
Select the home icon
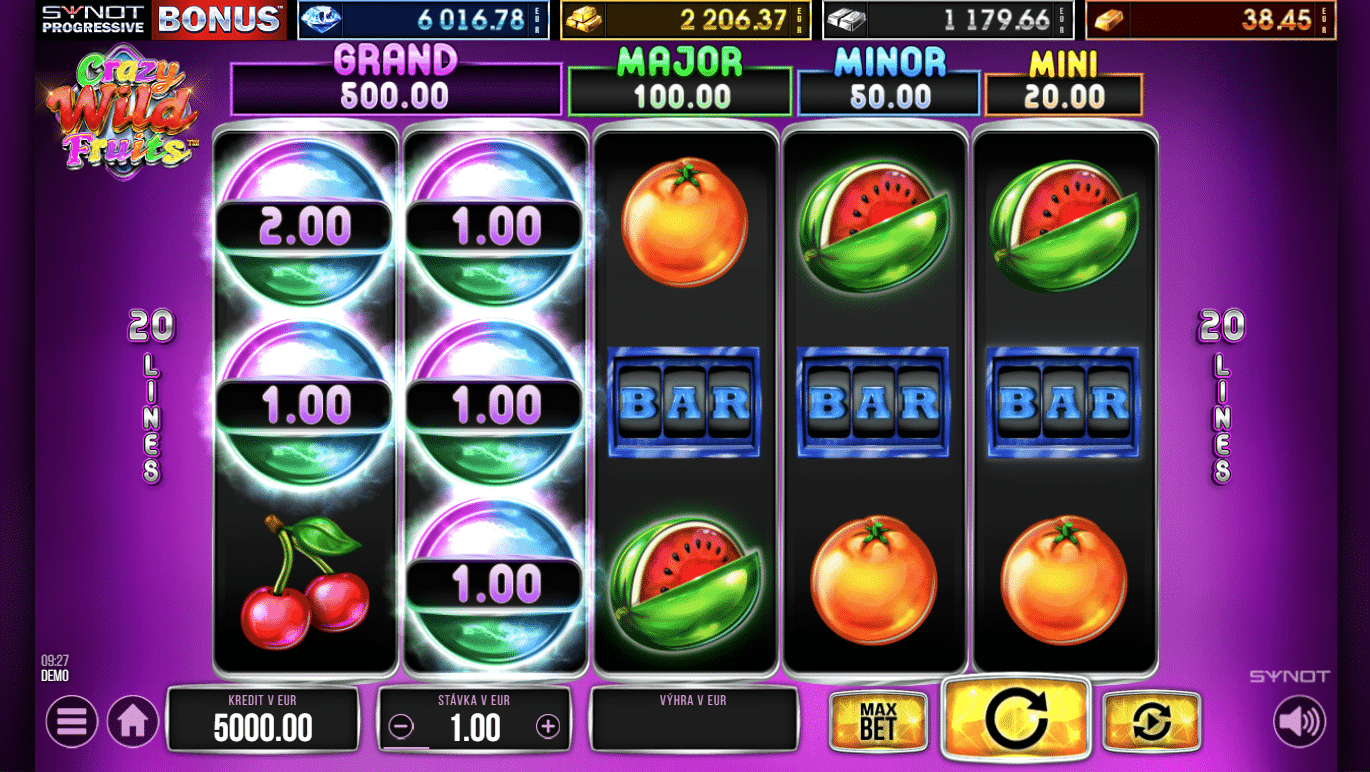133,721
